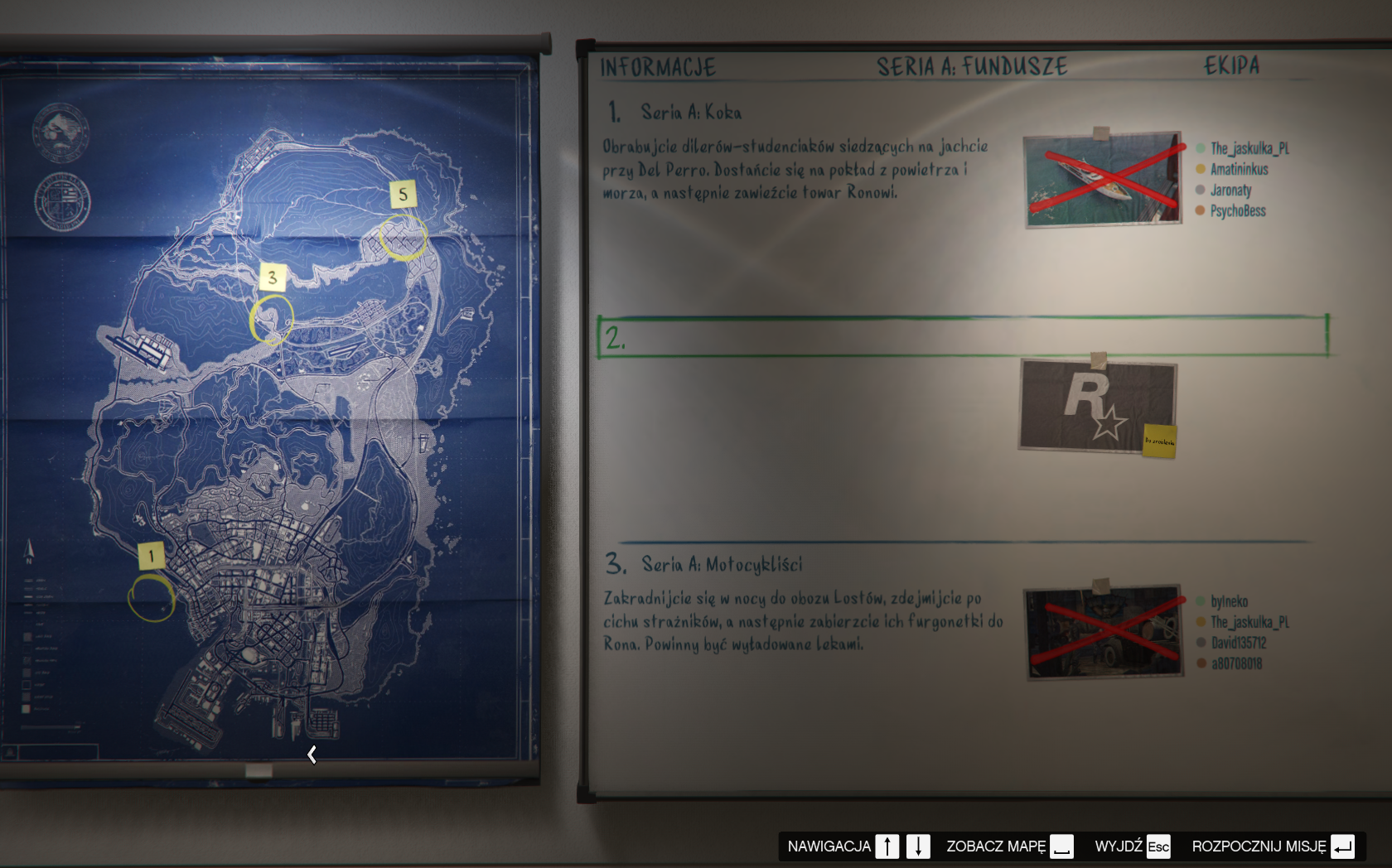Select map marker number 3
Viewport: 1392px width, 868px height.
[x=272, y=278]
